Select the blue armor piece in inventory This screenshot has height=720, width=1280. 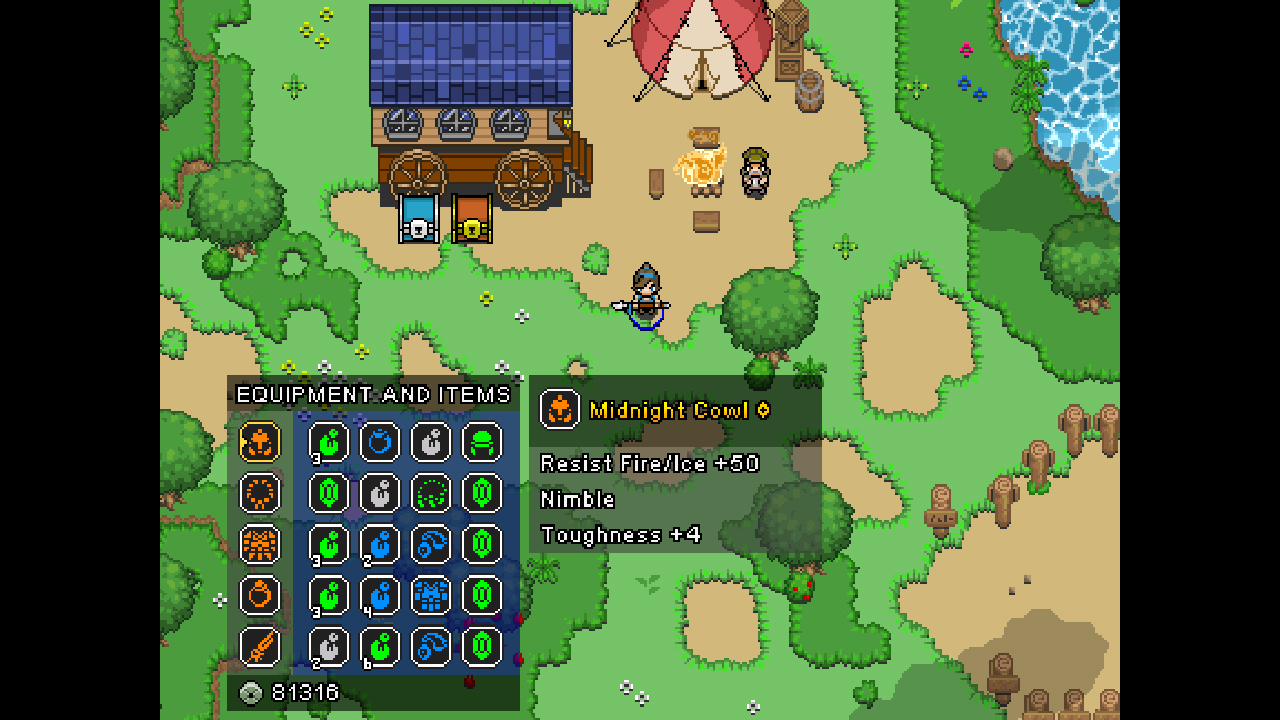coord(430,596)
